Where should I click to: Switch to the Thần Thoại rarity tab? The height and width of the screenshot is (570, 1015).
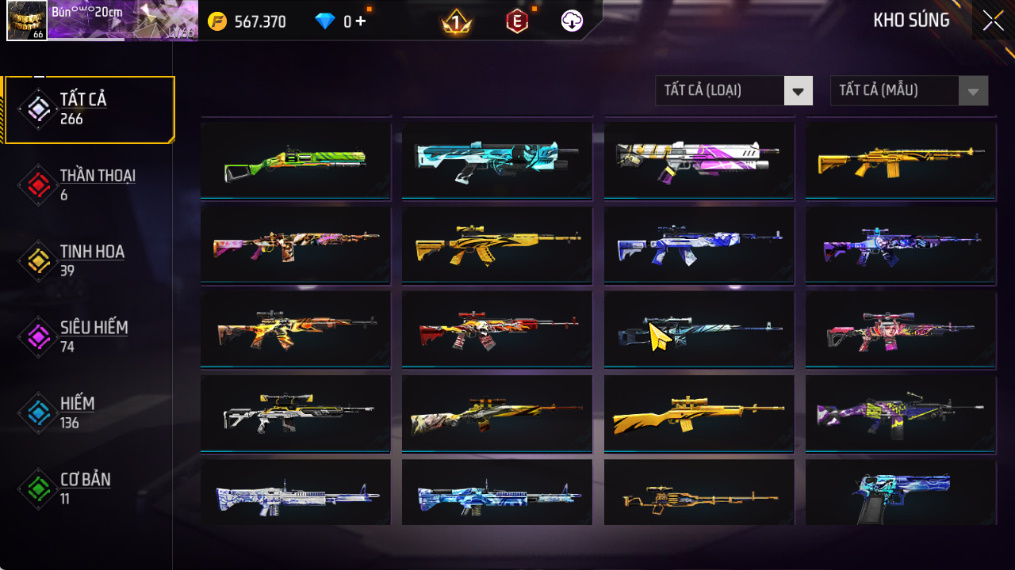(x=88, y=184)
